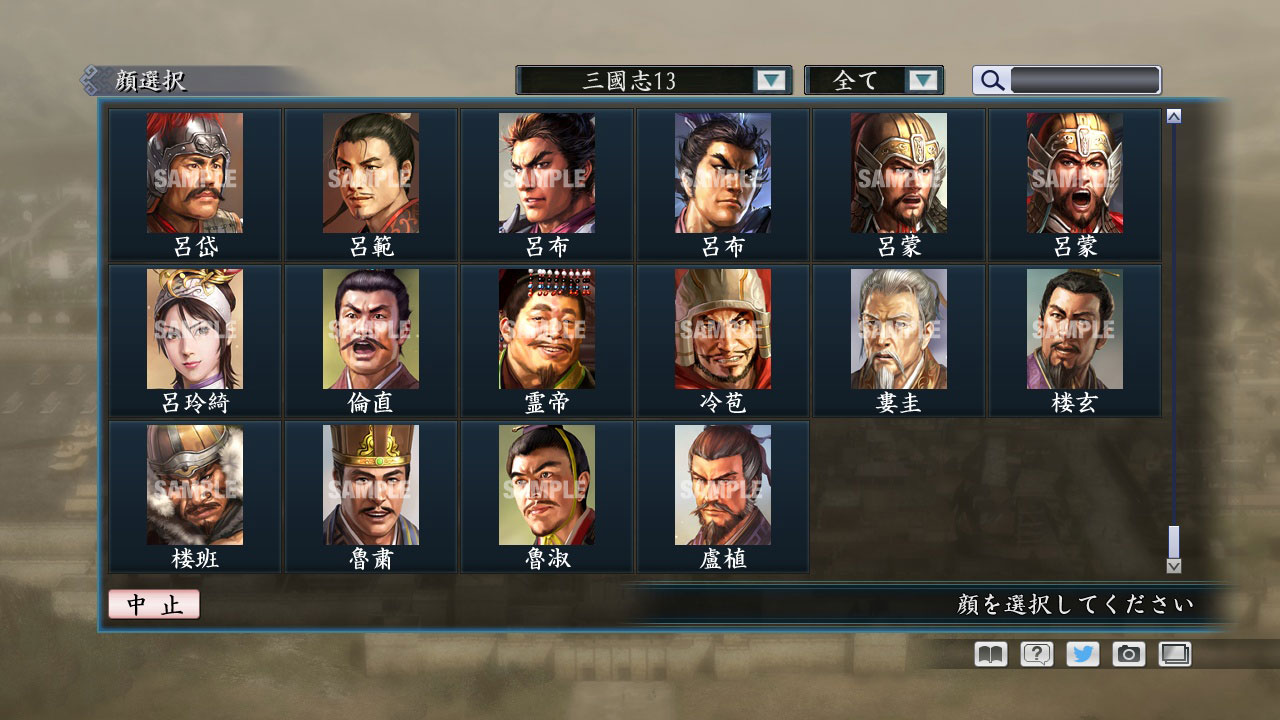Choose the 呂玲綺 face portrait
This screenshot has height=720, width=1280.
(194, 330)
